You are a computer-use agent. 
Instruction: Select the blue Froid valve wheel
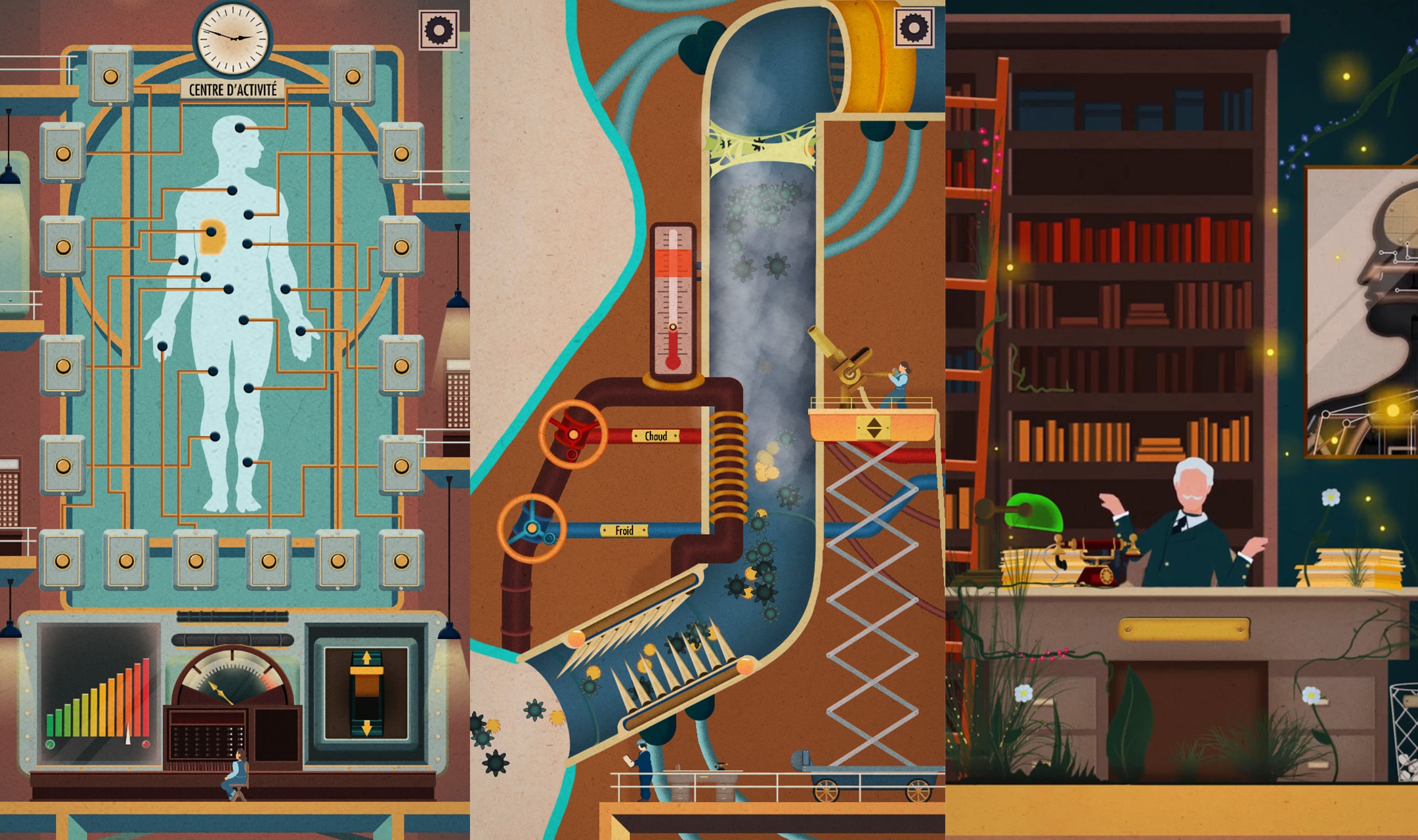532,528
